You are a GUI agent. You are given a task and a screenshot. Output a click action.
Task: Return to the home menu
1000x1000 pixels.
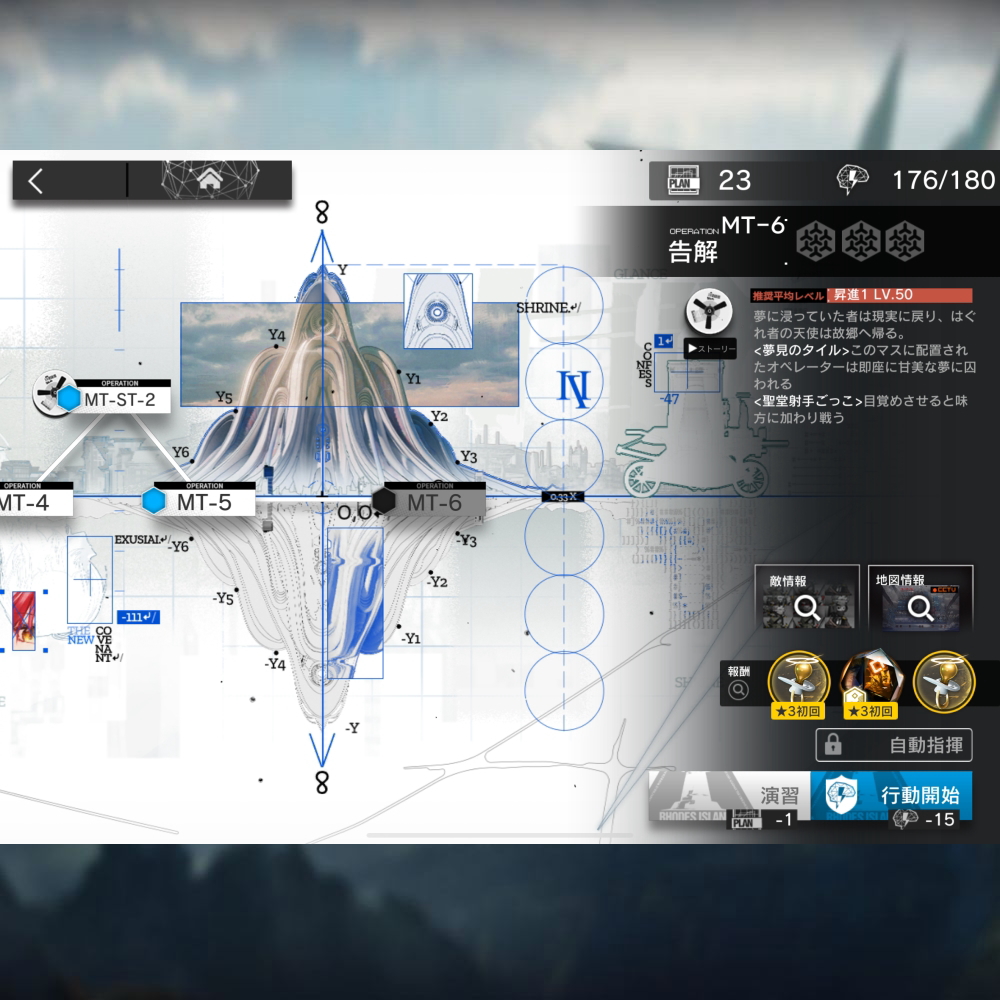210,181
